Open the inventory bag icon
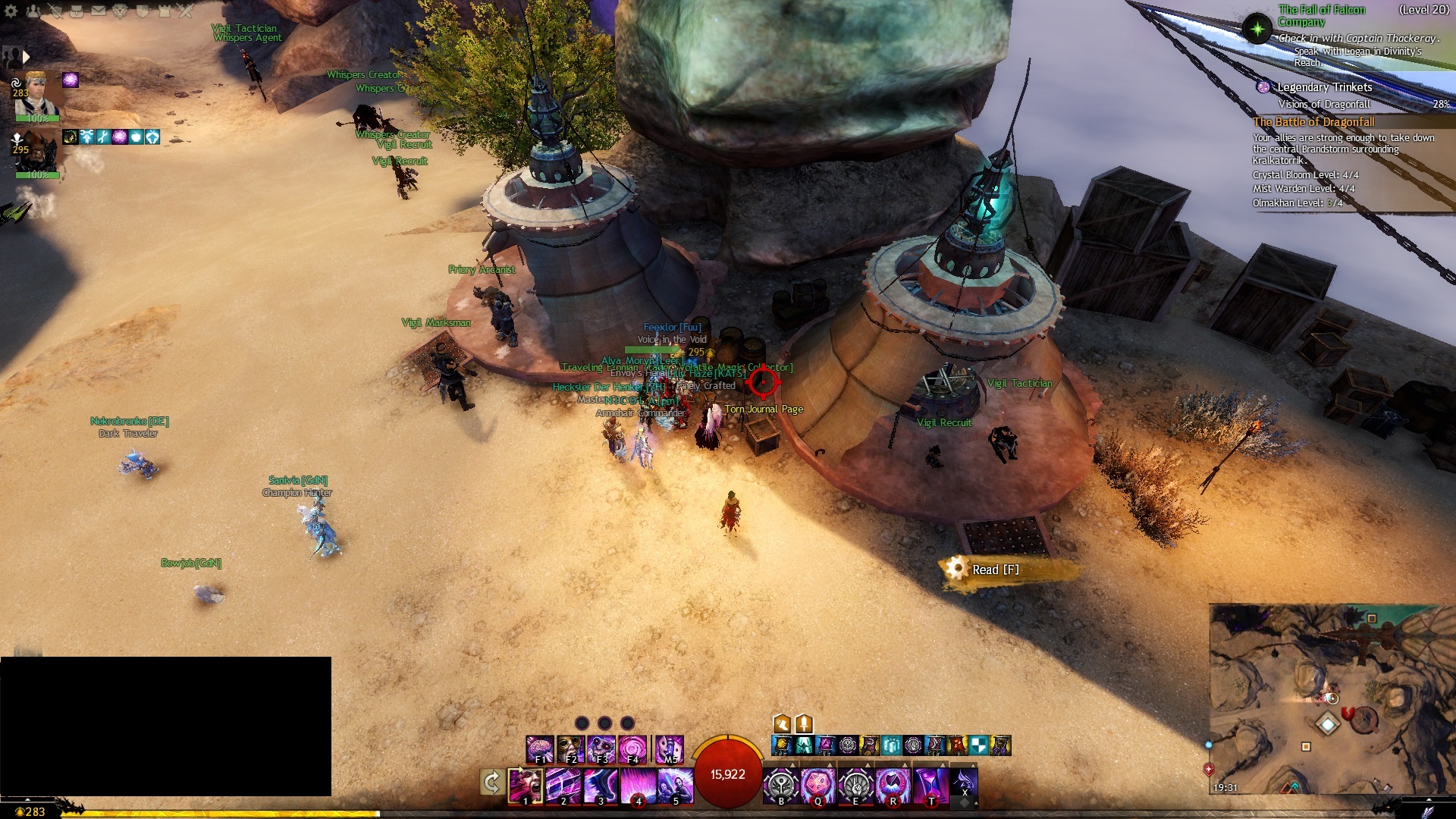 (77, 11)
